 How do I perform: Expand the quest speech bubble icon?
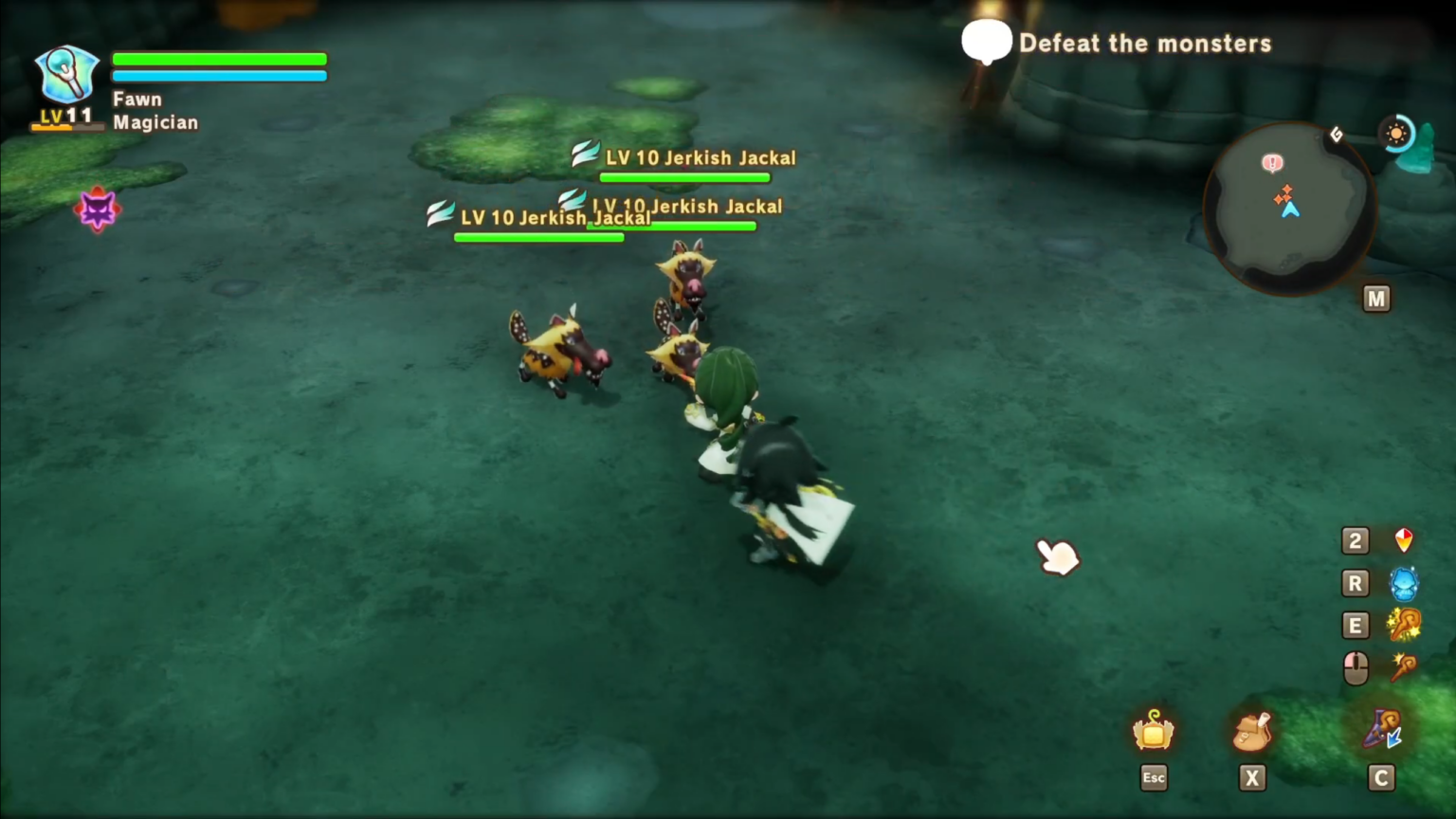coord(987,42)
